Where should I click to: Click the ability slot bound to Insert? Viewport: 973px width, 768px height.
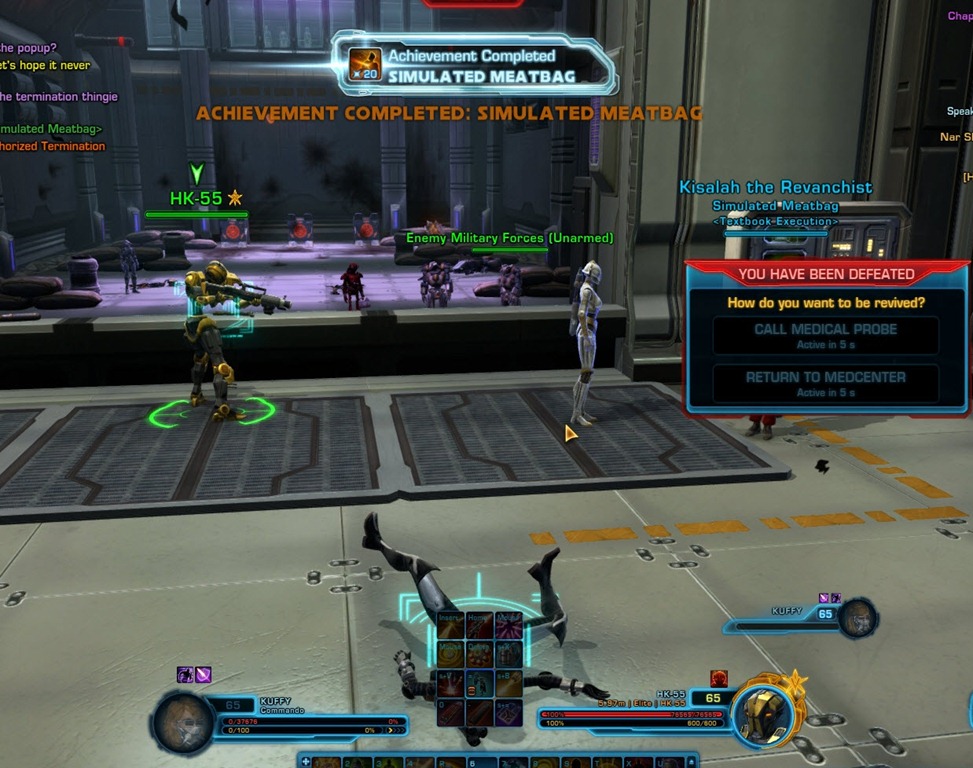451,627
